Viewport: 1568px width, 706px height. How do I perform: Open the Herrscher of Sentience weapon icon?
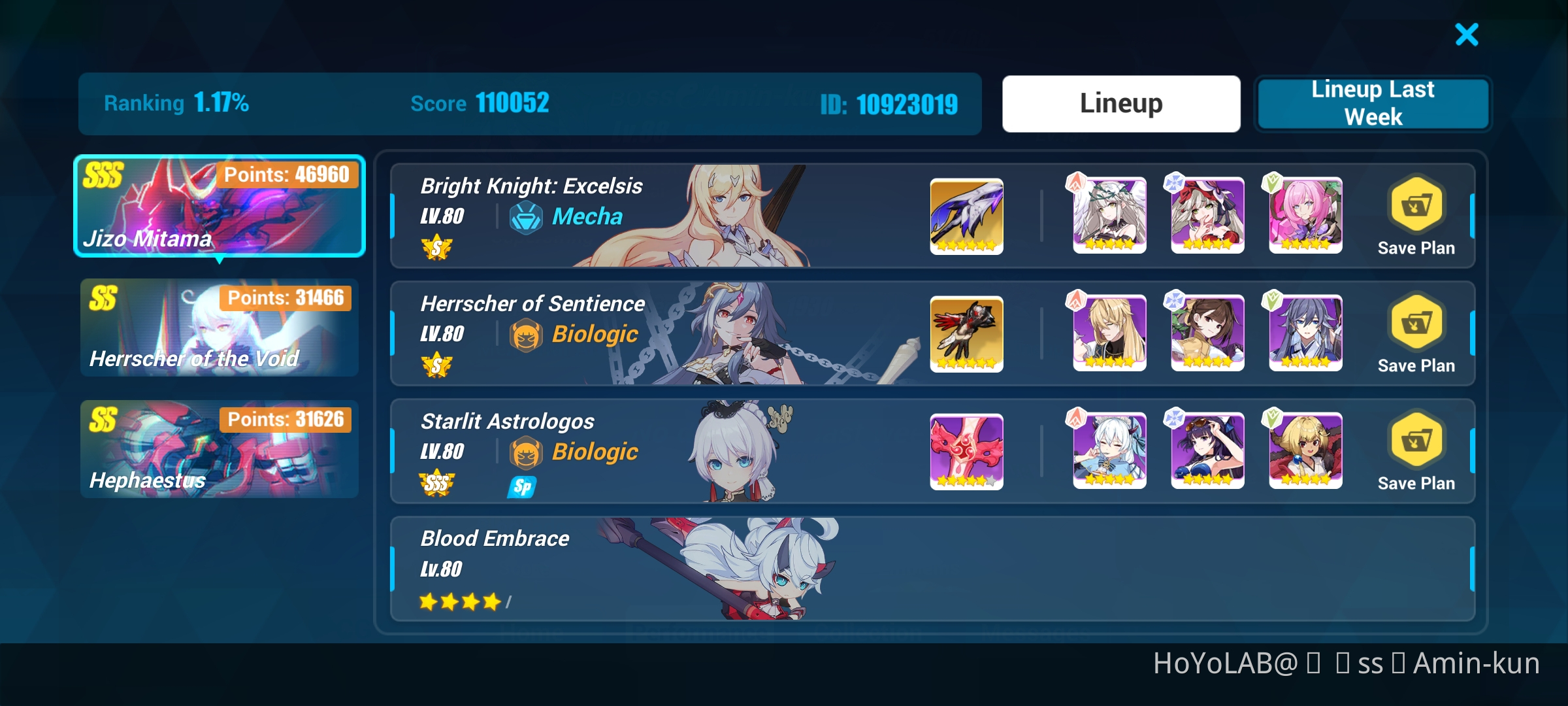(966, 333)
